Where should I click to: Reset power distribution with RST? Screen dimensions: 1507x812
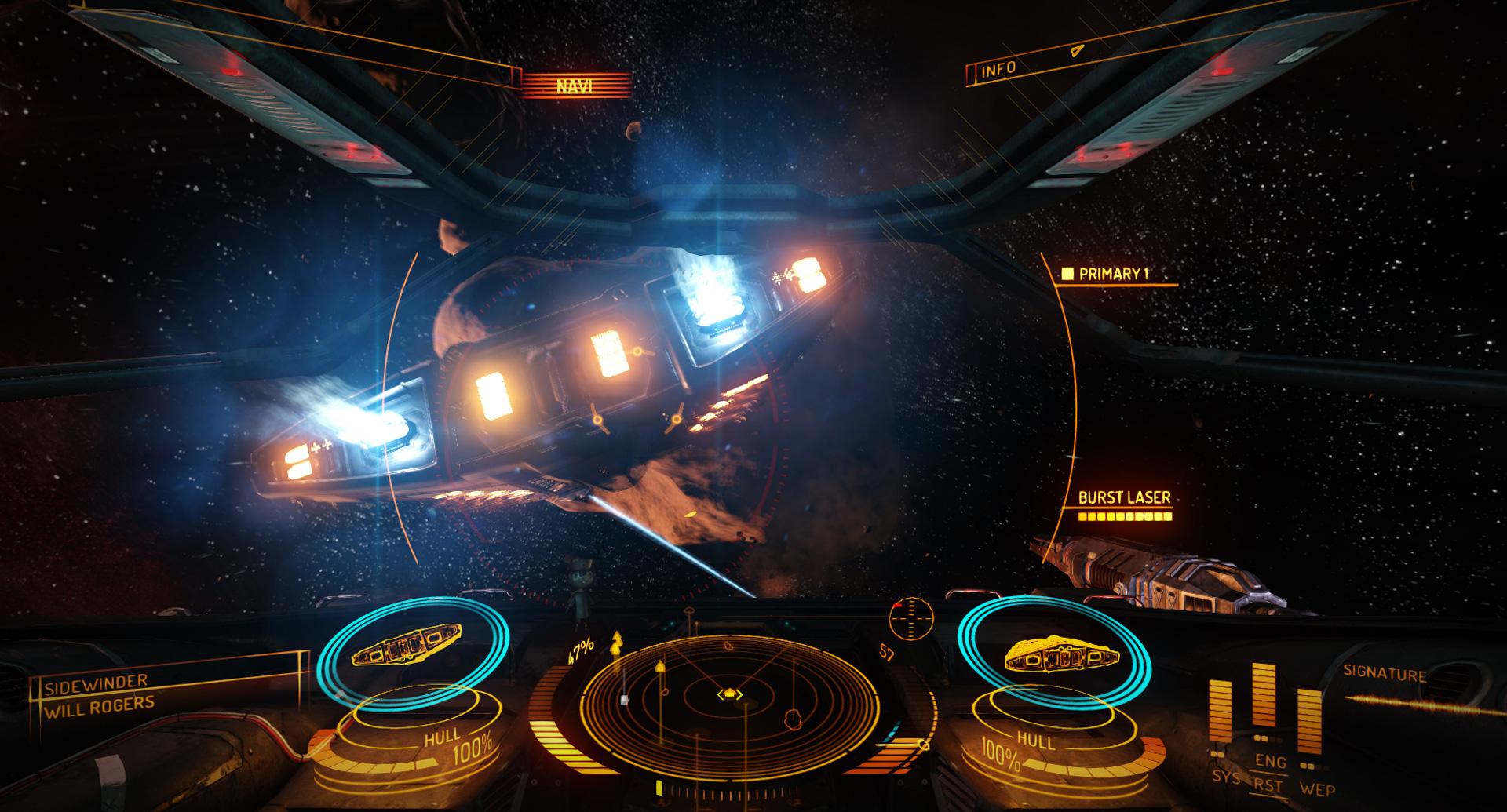click(1268, 785)
